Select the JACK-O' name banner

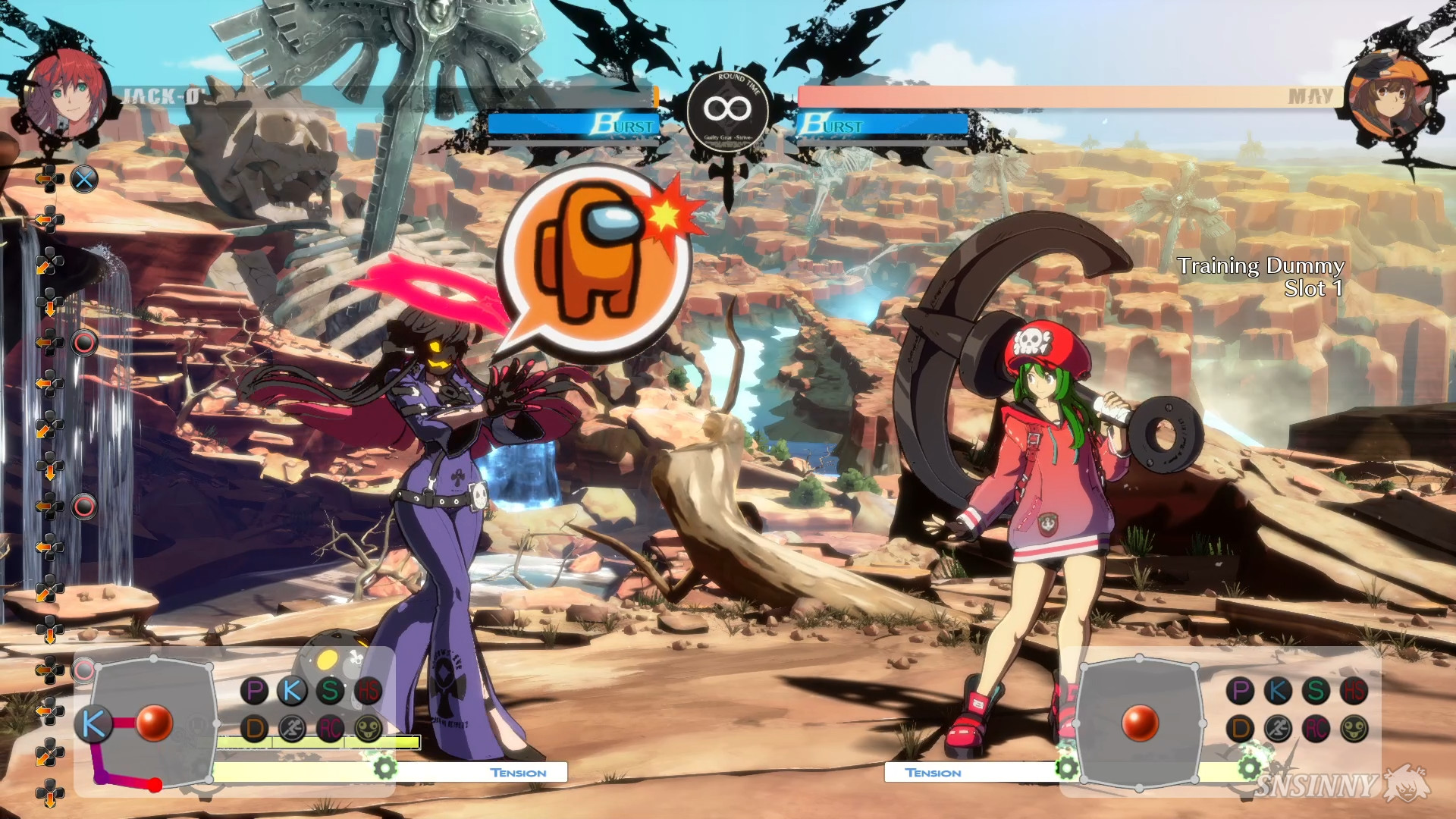click(160, 96)
